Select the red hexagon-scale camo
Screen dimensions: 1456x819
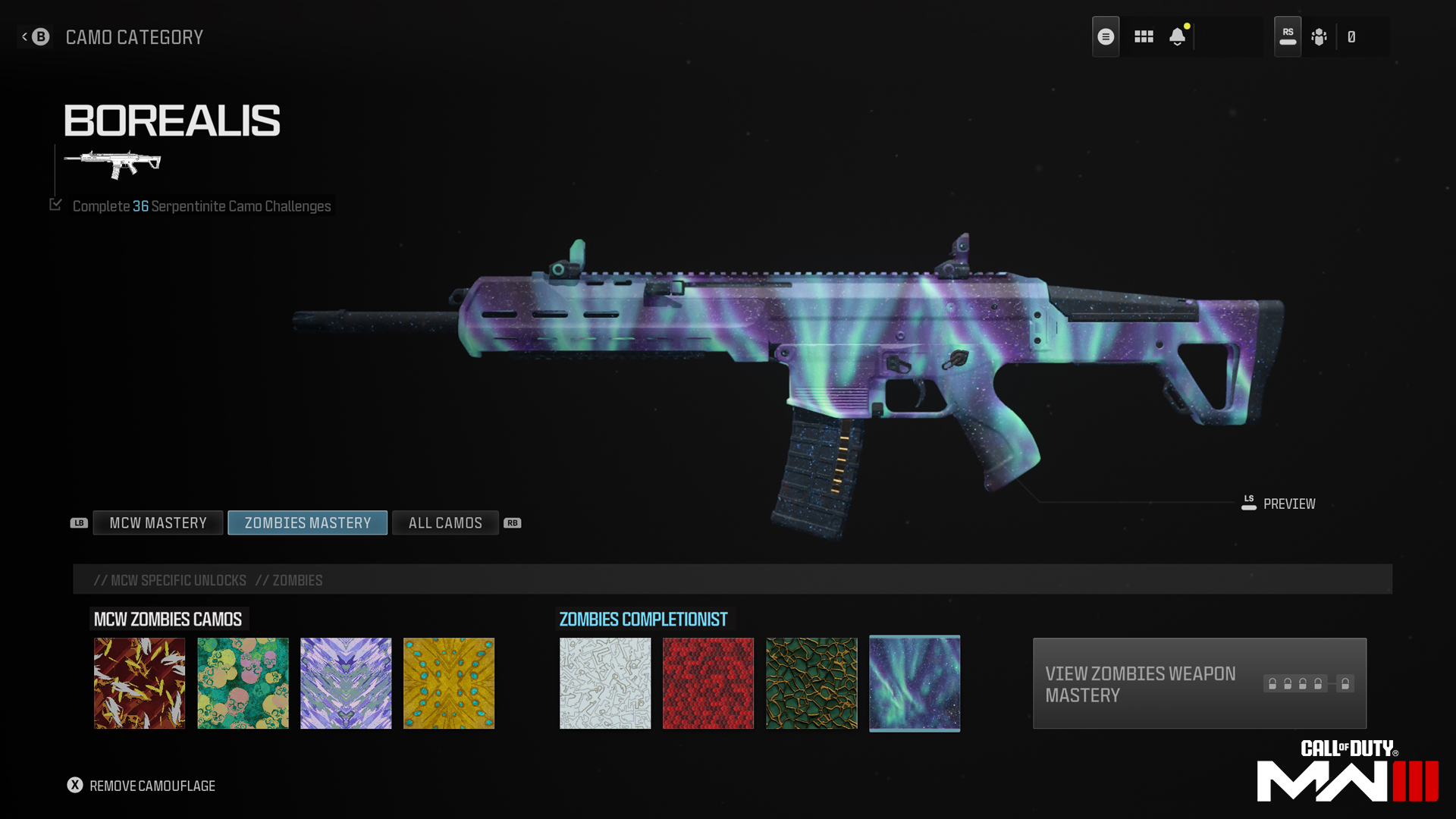point(708,683)
